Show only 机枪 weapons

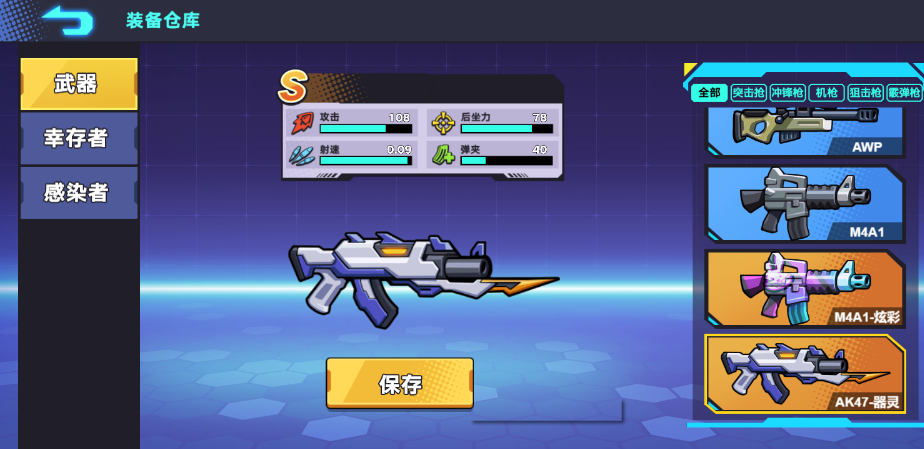click(x=825, y=93)
